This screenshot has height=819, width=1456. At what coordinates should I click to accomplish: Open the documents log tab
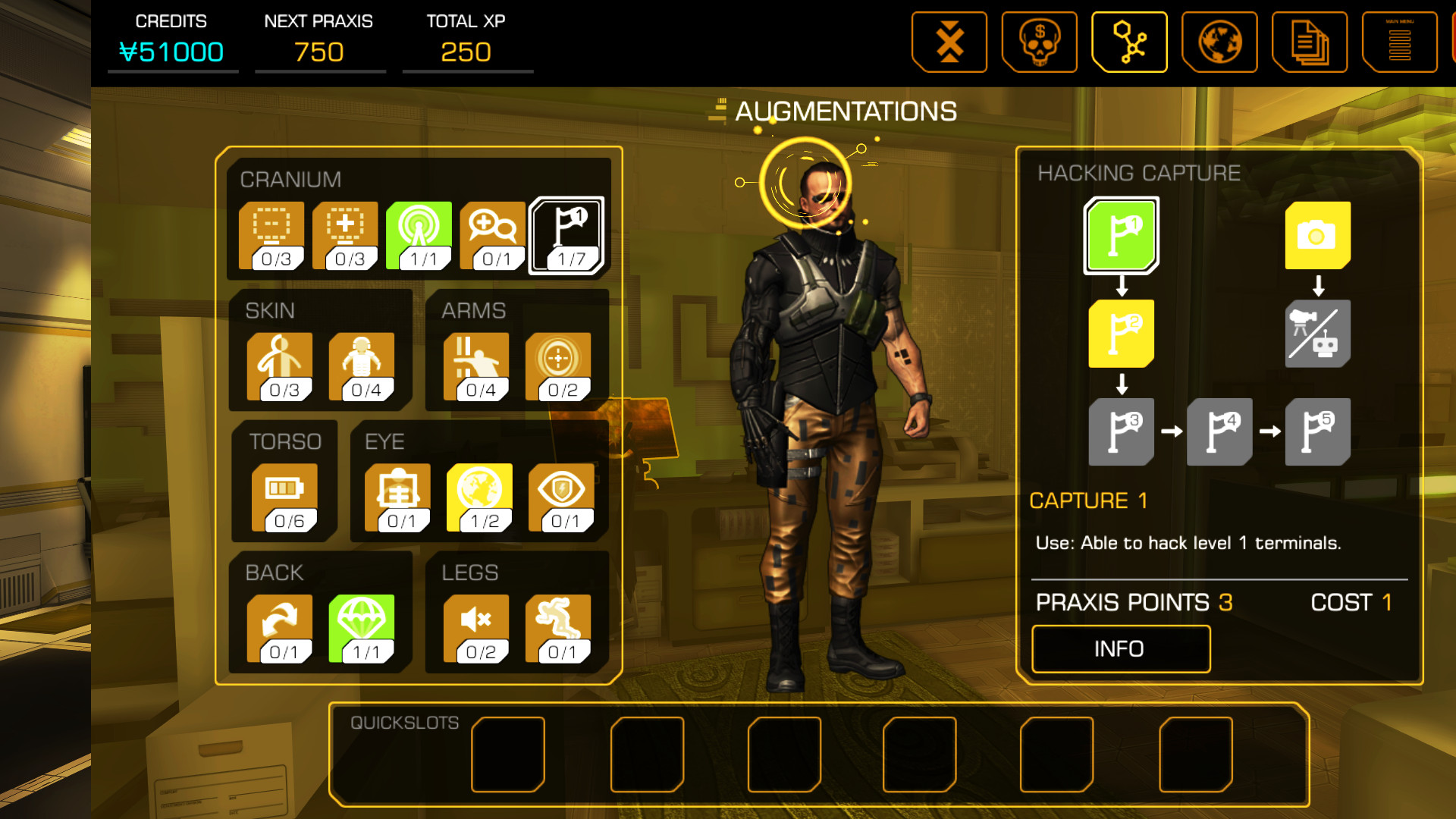click(1310, 42)
